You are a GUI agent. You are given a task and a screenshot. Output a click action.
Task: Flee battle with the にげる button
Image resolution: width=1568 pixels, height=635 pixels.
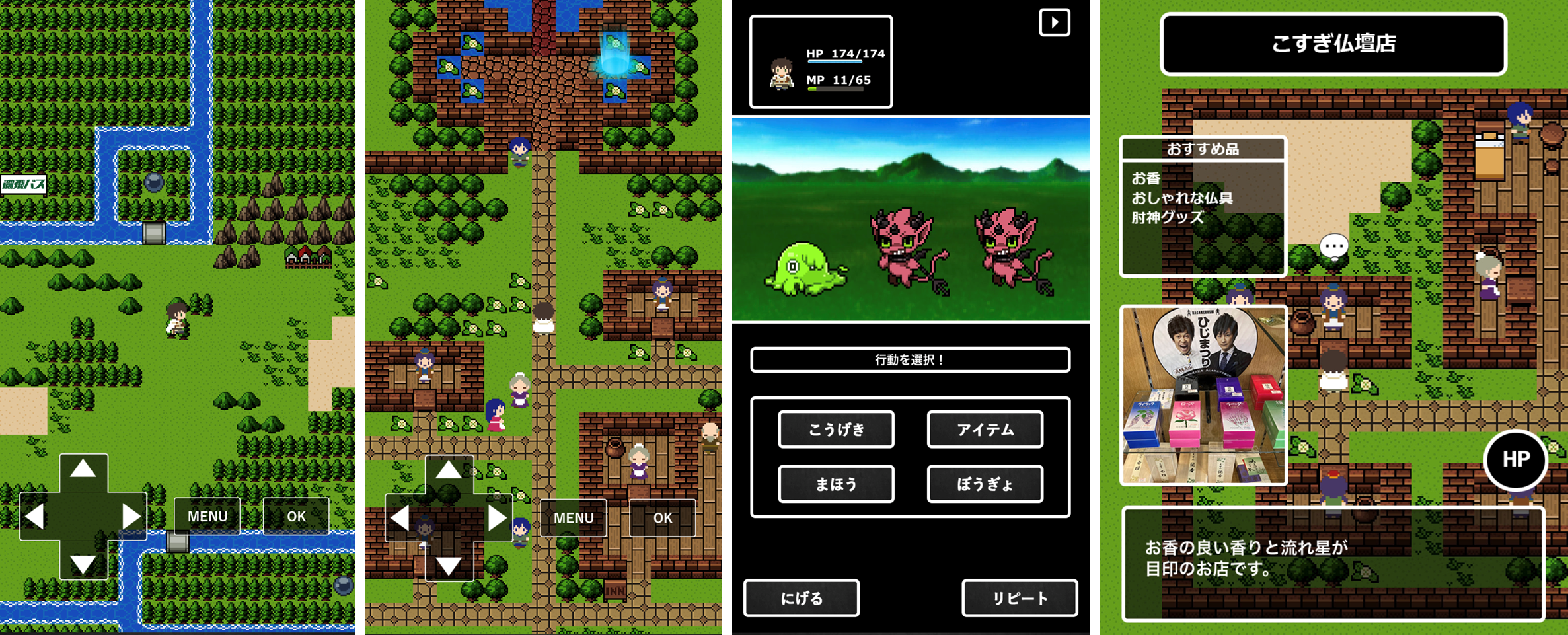(x=802, y=598)
